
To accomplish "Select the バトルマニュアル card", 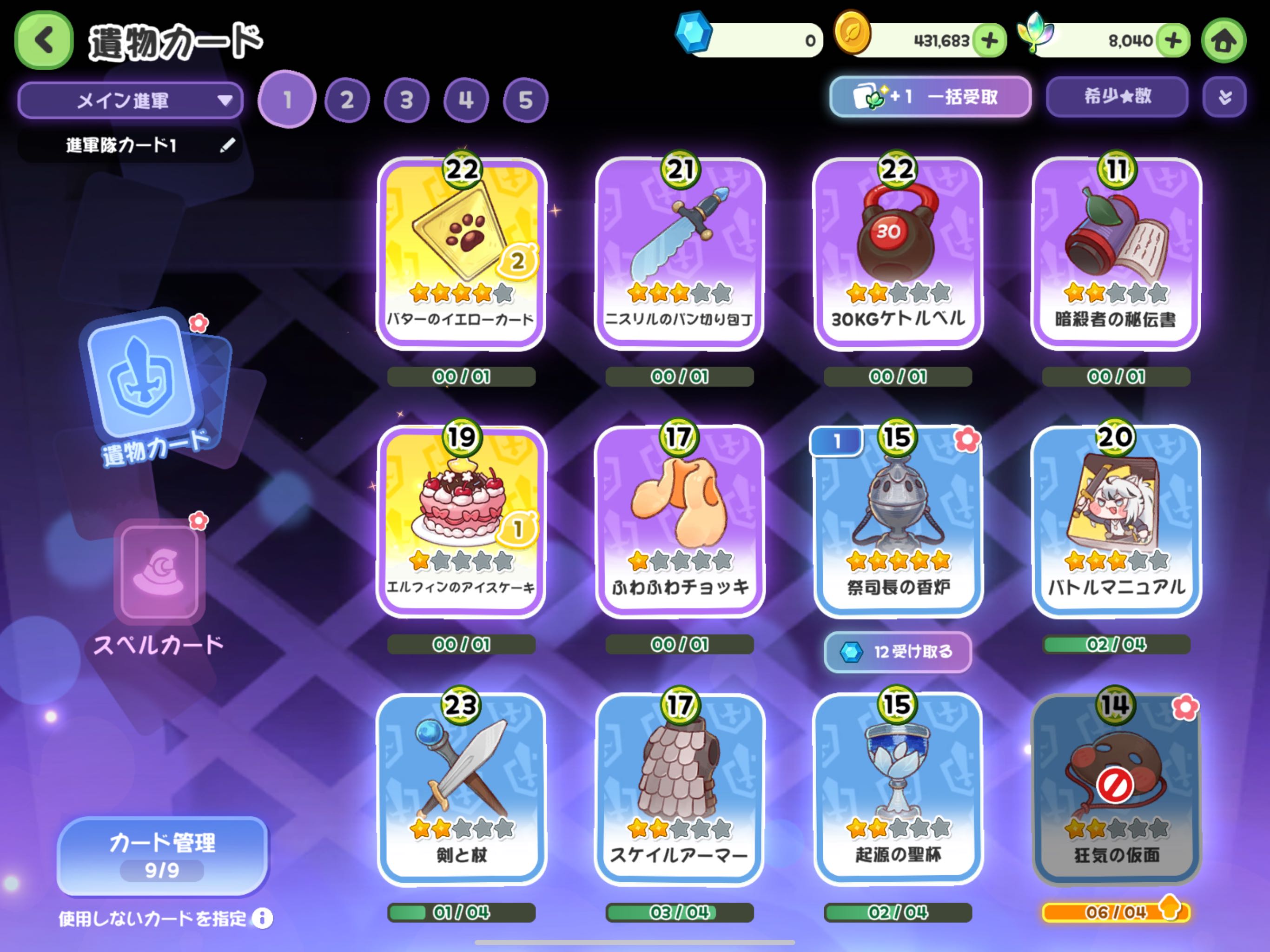I will click(1116, 520).
